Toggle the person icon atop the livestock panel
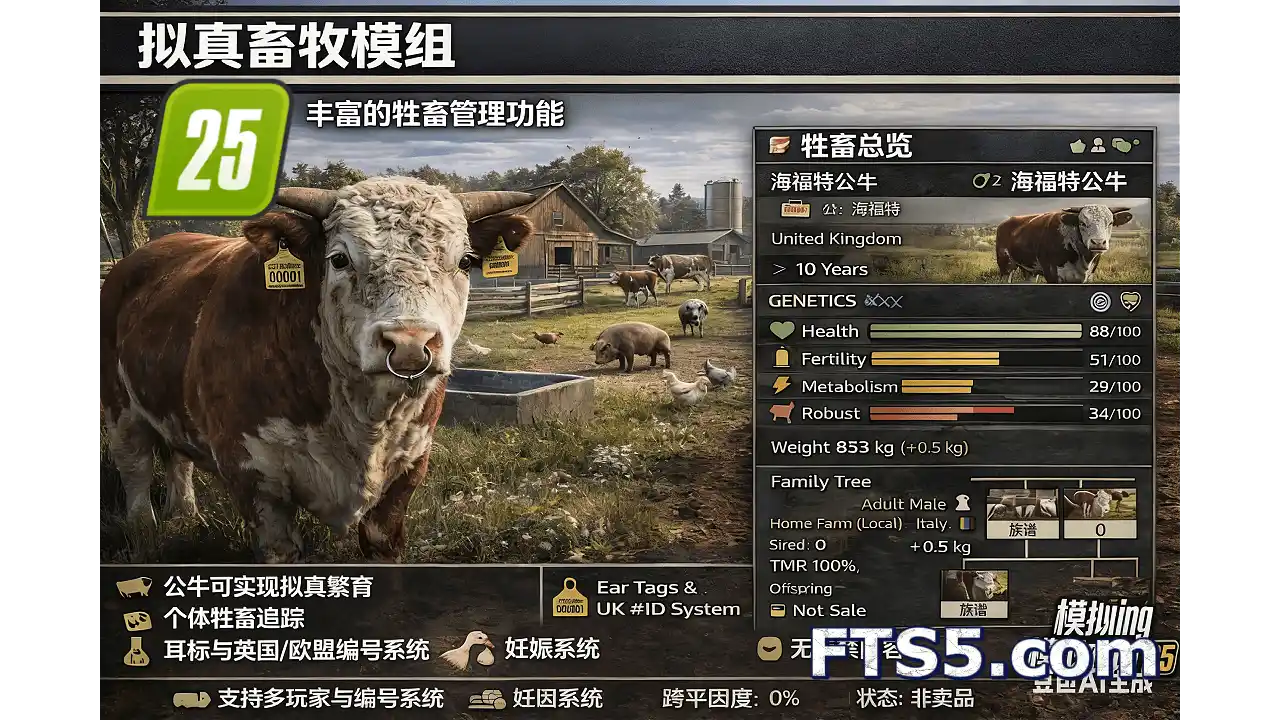Screen dimensions: 1280x720 point(1099,144)
